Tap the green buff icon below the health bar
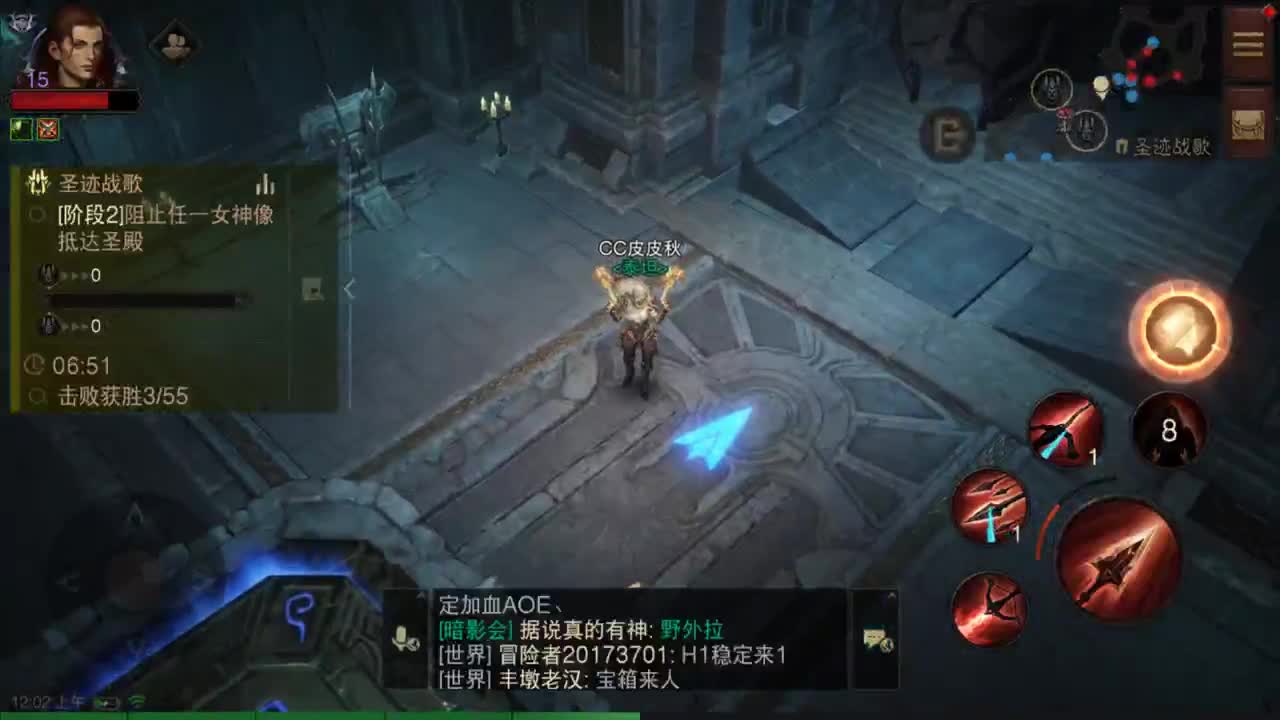 coord(20,130)
